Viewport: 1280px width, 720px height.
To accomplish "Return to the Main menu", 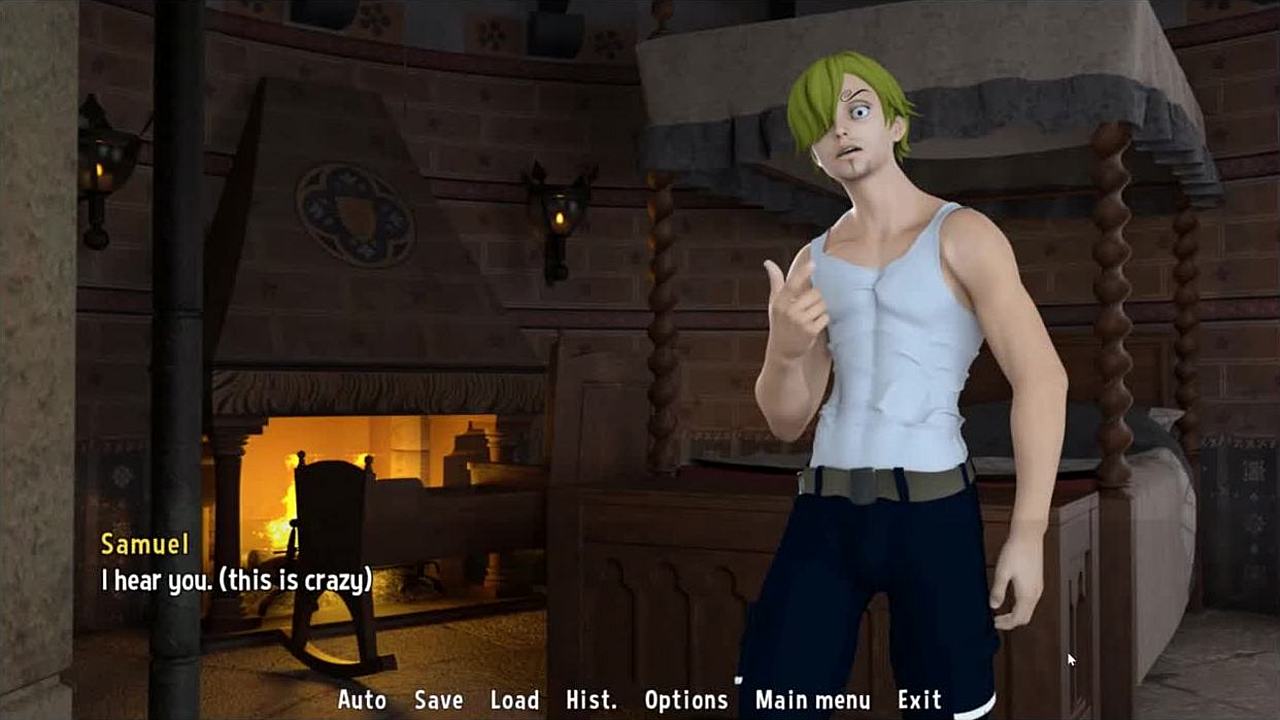I will click(x=812, y=700).
